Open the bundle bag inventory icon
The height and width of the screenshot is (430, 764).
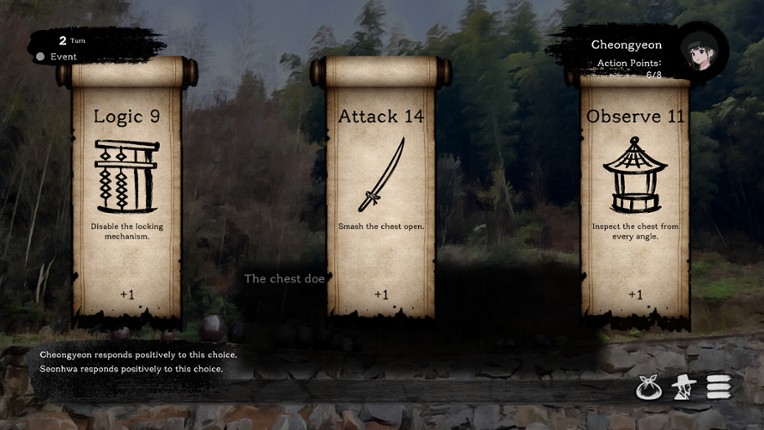point(649,387)
